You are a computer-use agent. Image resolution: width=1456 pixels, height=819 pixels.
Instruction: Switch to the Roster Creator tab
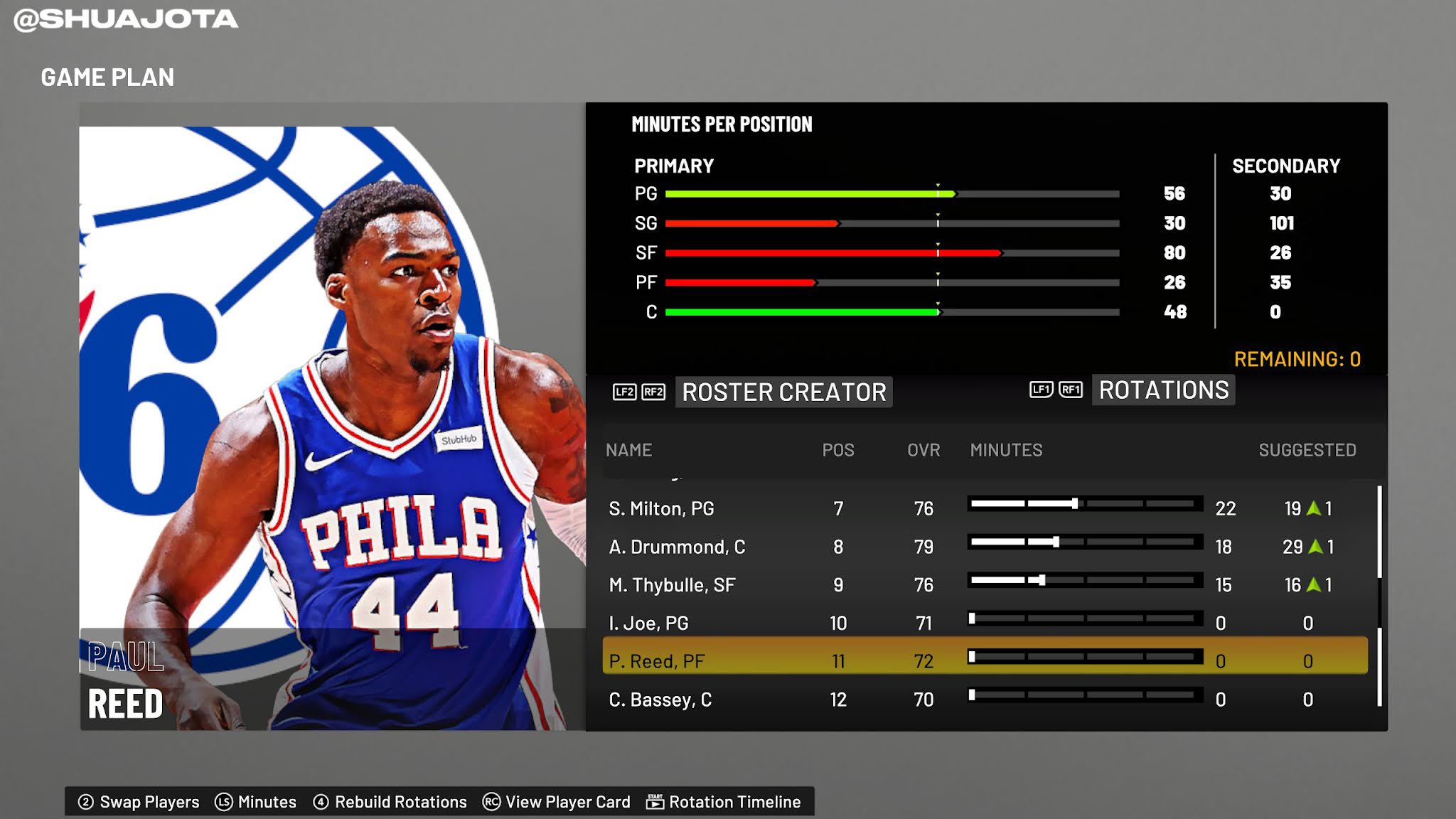pyautogui.click(x=782, y=392)
